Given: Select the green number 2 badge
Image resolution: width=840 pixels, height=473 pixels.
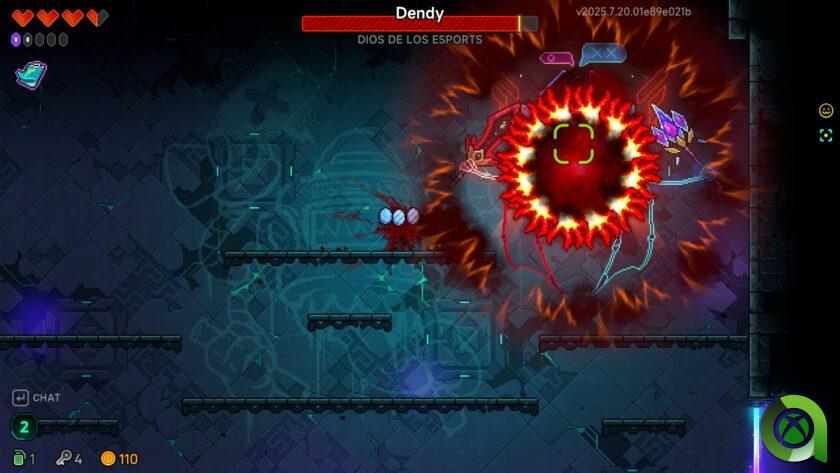Looking at the screenshot, I should click(x=23, y=427).
